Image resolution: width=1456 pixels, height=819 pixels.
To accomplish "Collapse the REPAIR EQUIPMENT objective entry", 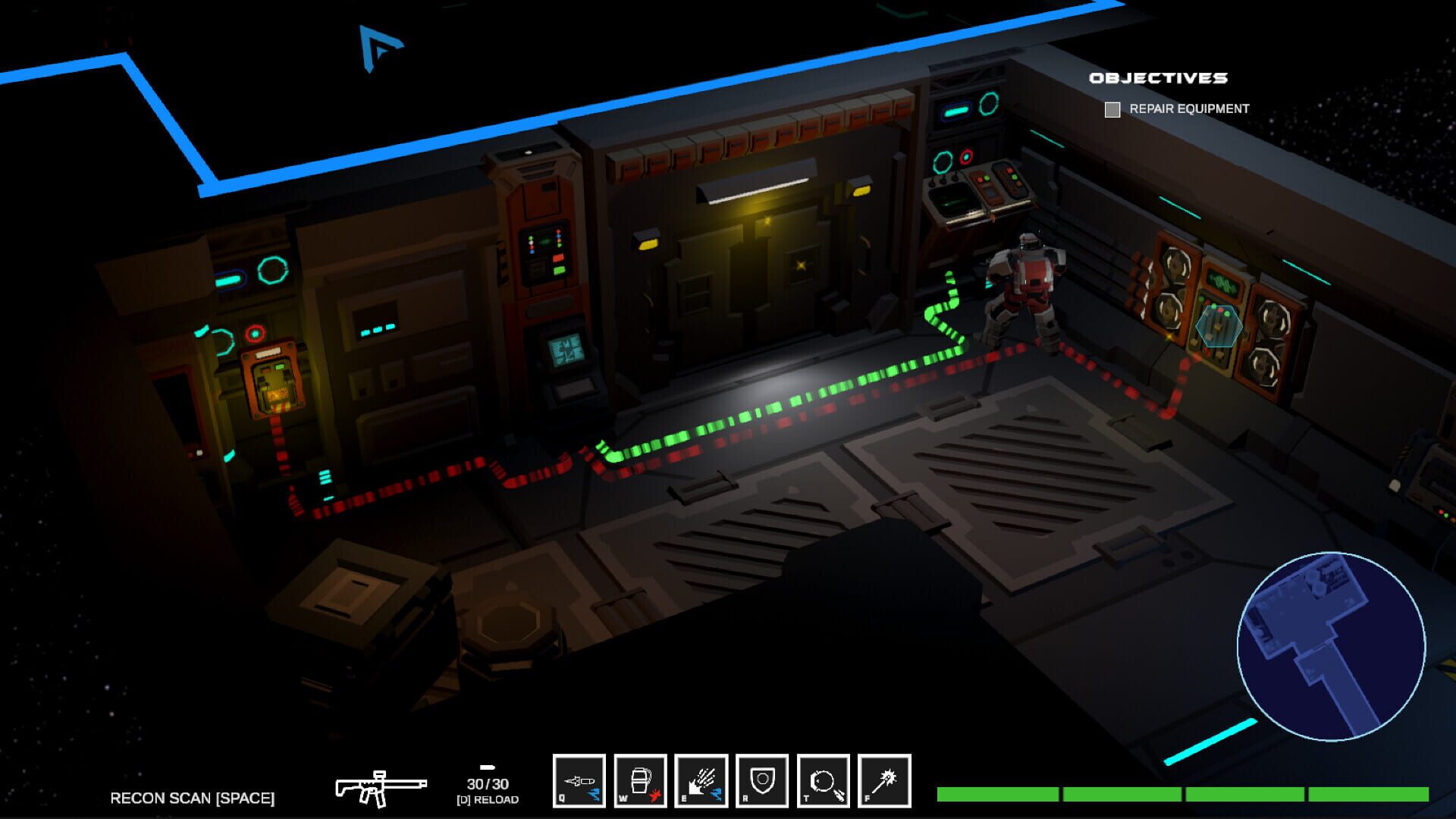I will click(1189, 109).
